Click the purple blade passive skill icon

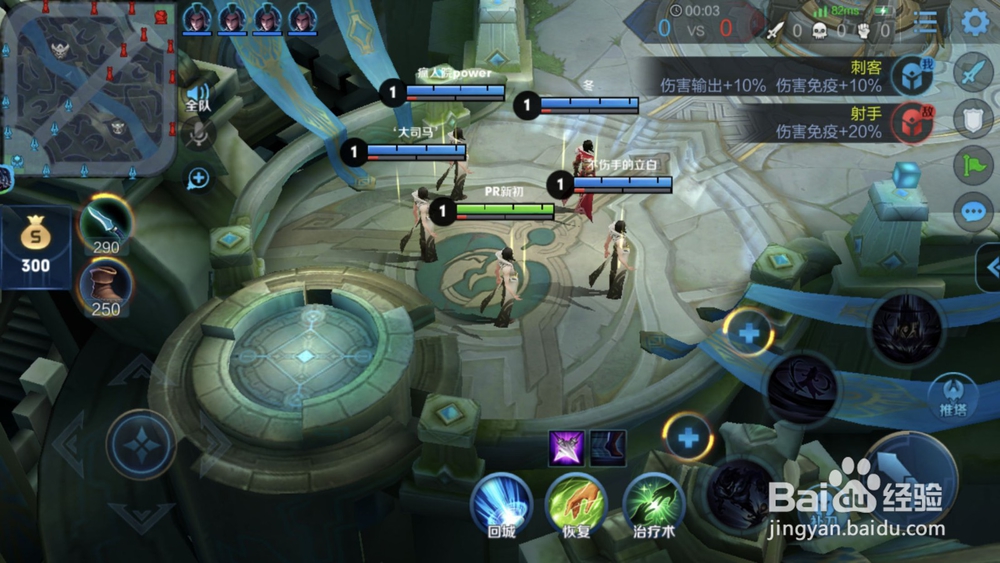pyautogui.click(x=567, y=448)
